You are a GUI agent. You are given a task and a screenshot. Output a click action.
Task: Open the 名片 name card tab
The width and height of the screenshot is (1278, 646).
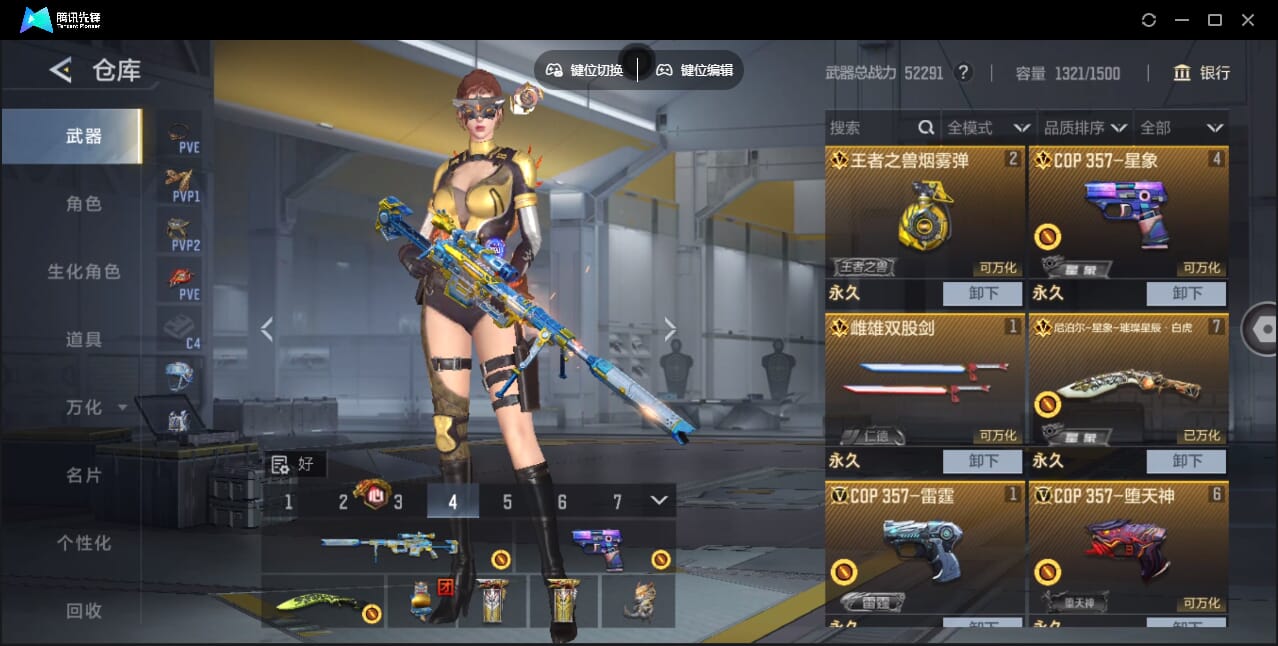point(84,475)
